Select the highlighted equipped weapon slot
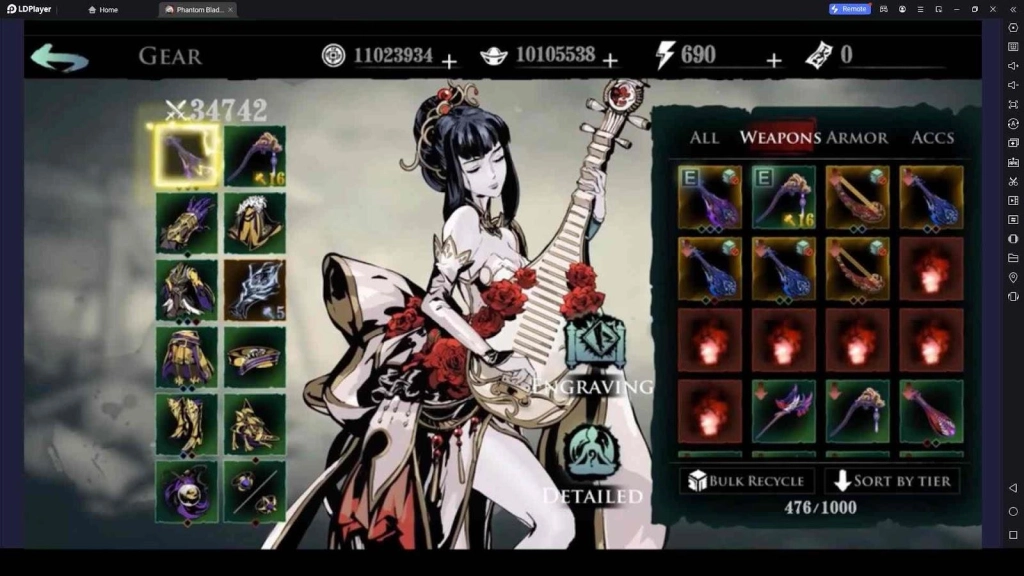 [186, 156]
